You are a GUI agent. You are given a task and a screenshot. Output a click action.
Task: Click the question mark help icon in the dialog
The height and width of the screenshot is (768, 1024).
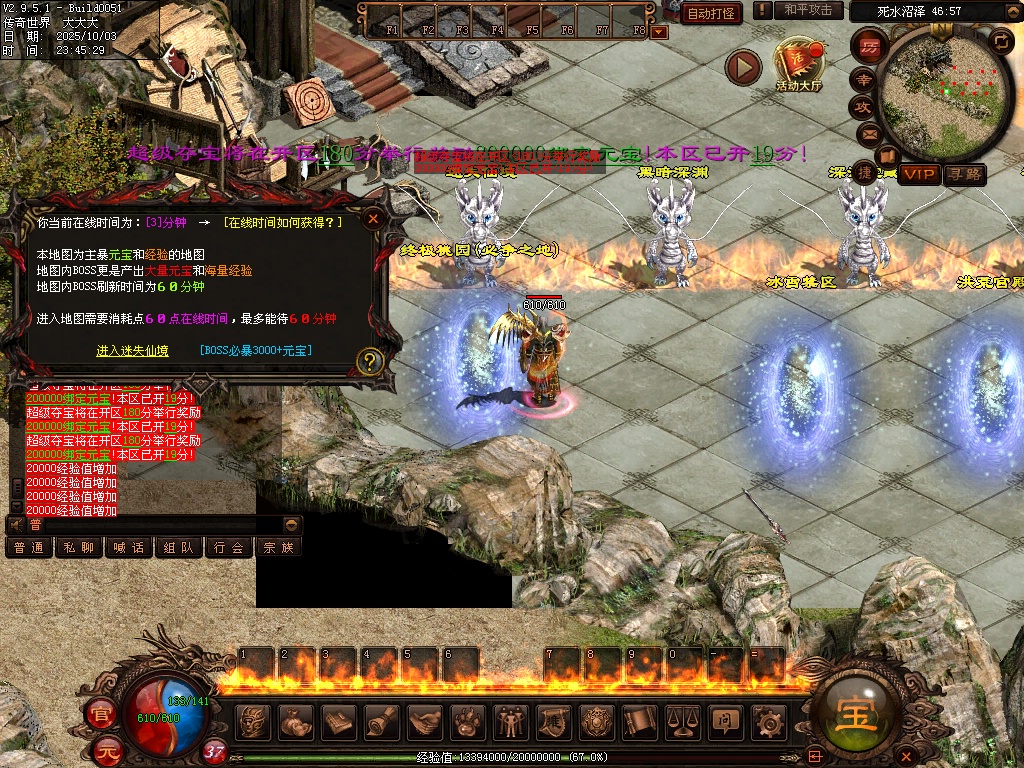tap(370, 361)
